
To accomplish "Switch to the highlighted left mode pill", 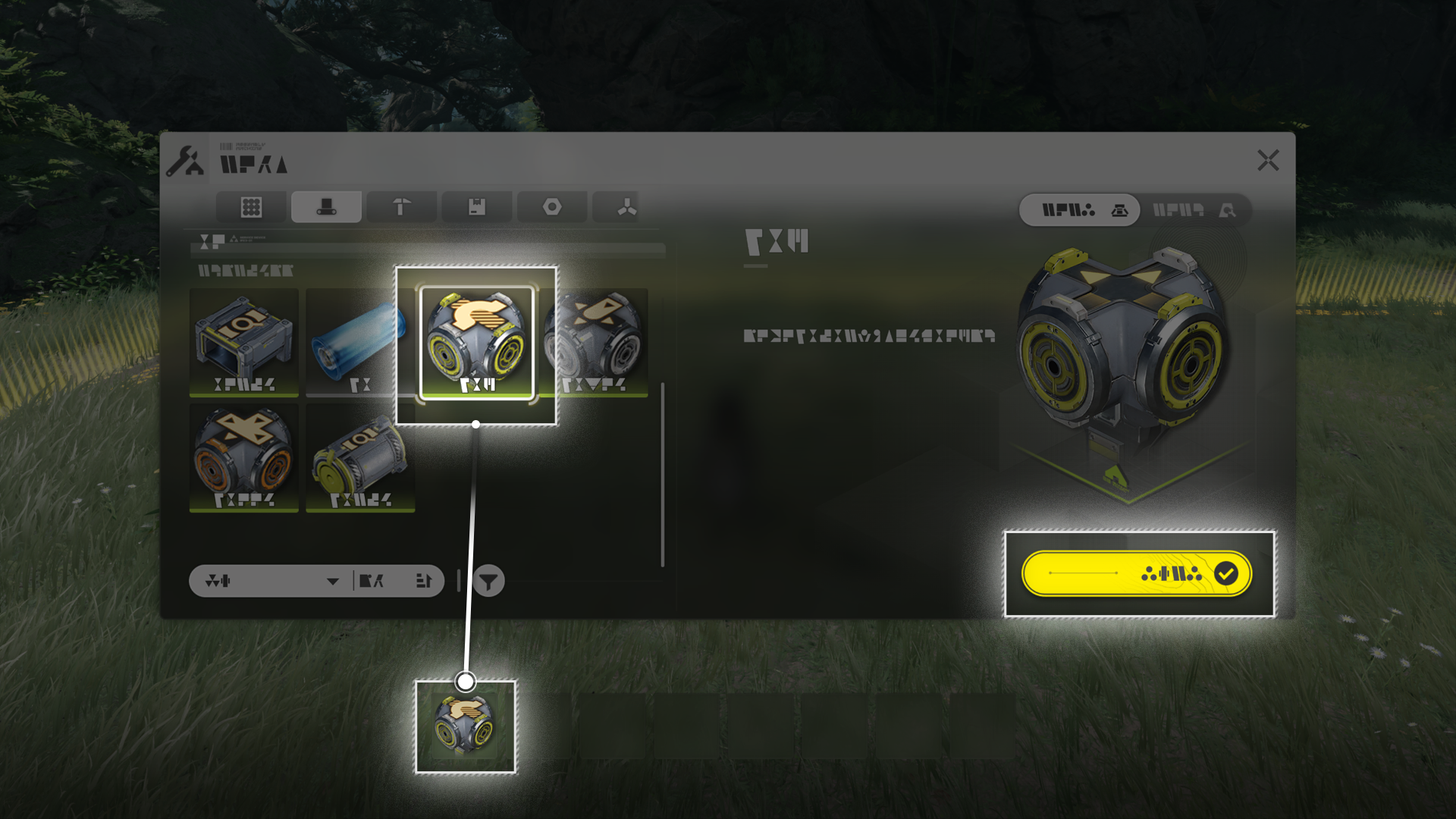I will click(x=1079, y=210).
